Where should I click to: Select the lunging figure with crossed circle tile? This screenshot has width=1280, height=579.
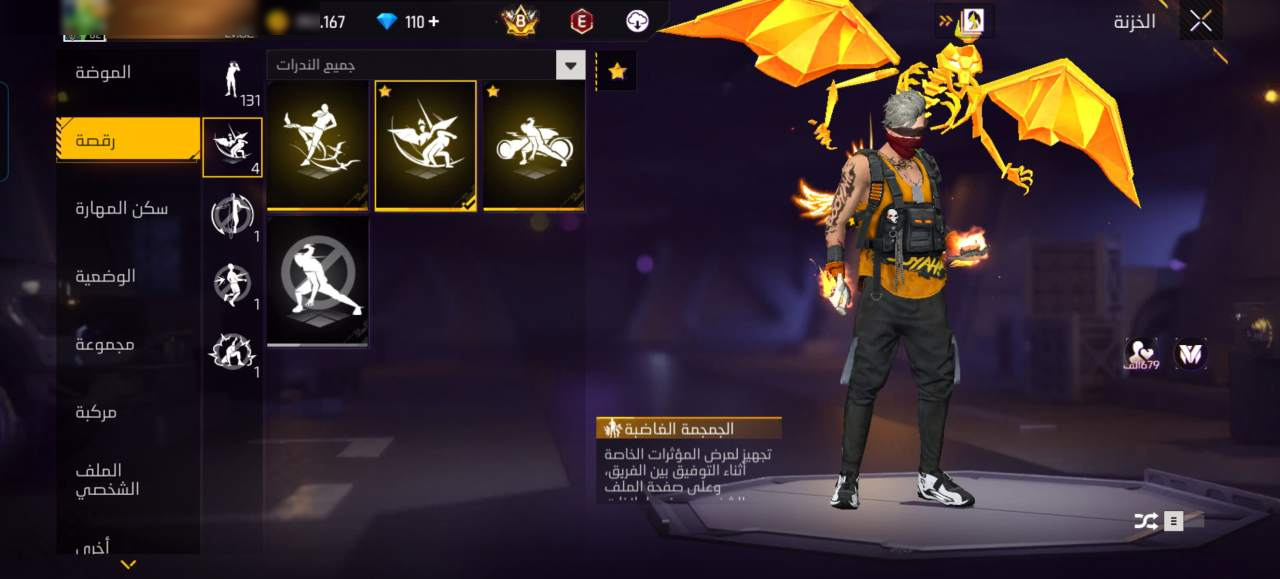pyautogui.click(x=318, y=282)
